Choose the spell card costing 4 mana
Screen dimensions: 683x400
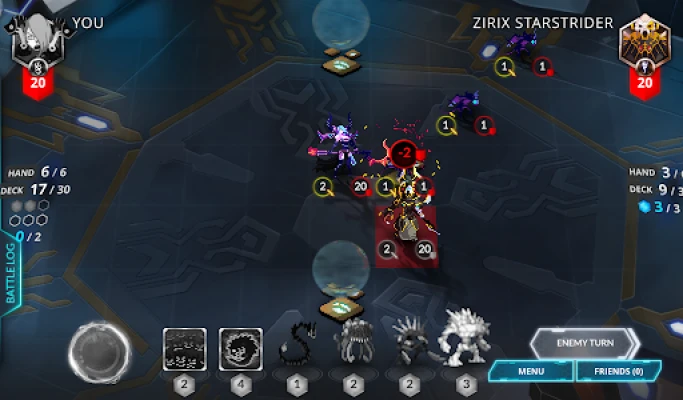point(240,351)
